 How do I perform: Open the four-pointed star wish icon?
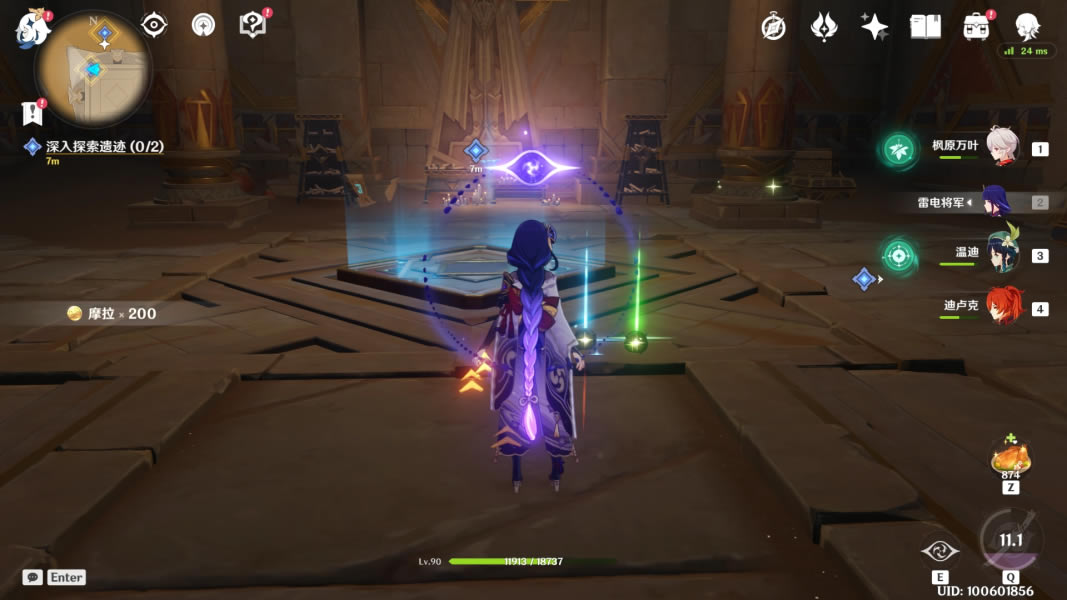click(x=874, y=27)
